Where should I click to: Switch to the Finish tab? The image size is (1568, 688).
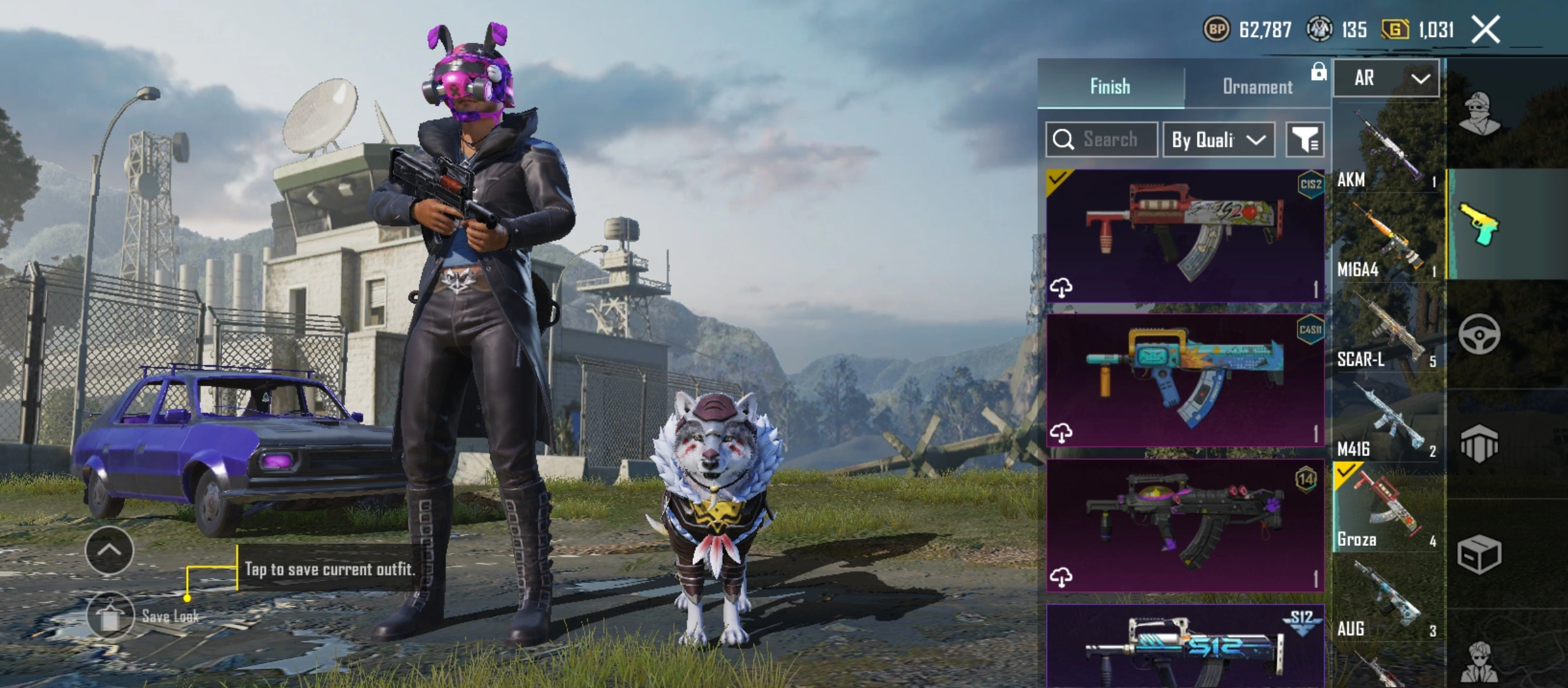pos(1110,86)
